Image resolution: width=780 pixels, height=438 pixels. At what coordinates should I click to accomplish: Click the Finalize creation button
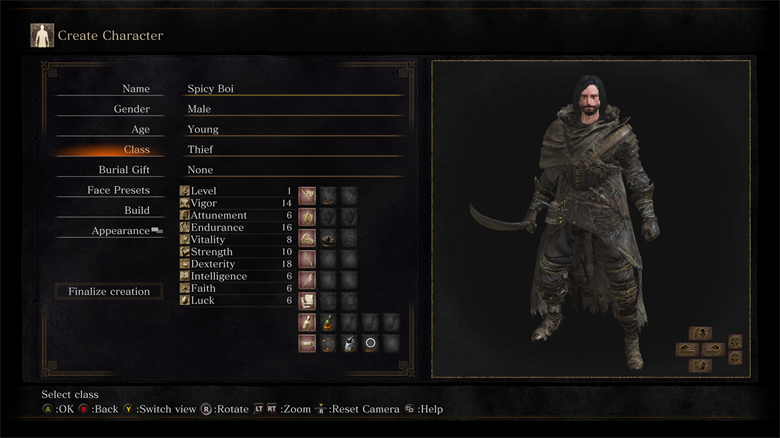[109, 292]
